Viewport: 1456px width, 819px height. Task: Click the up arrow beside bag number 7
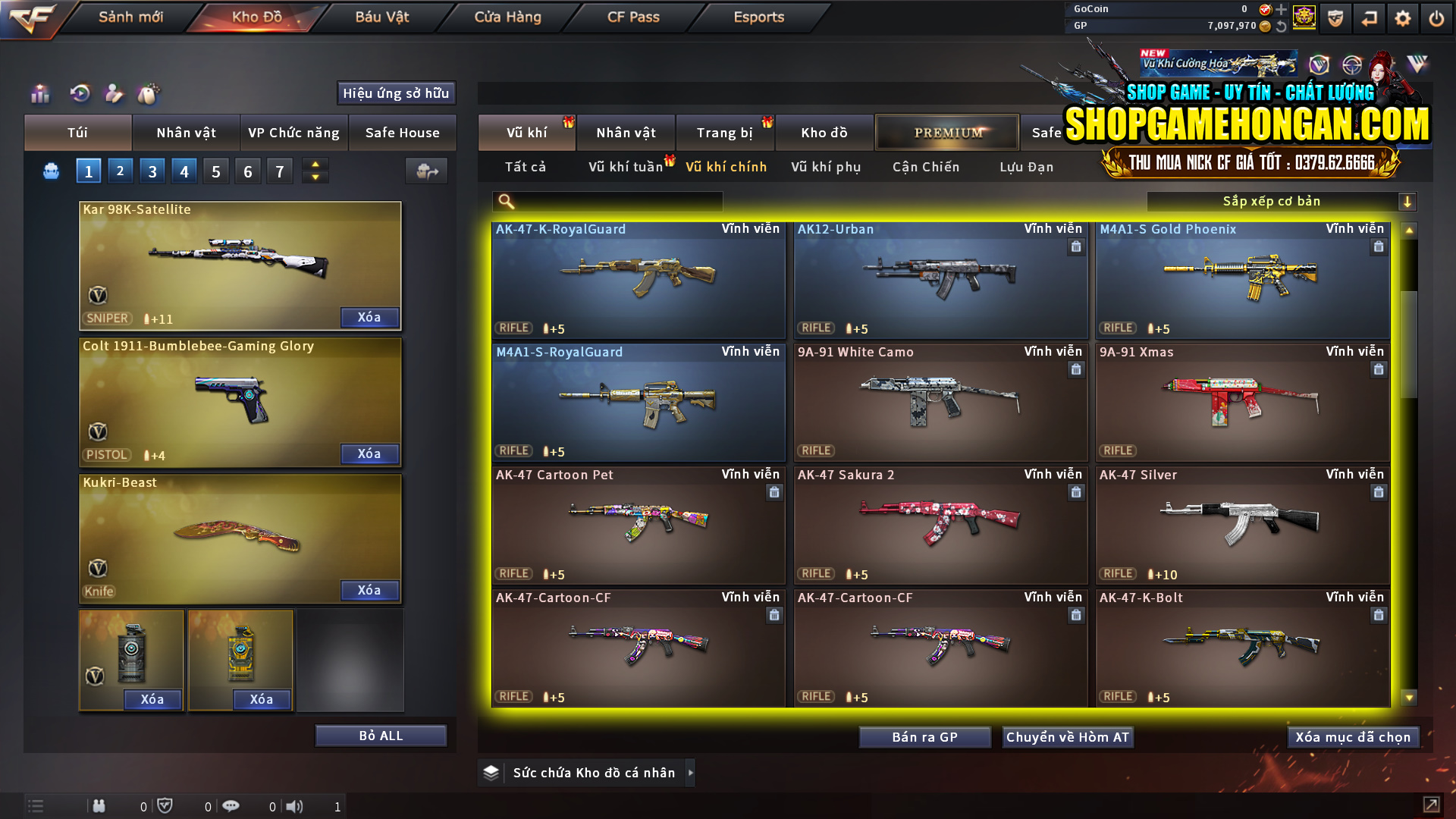point(315,164)
